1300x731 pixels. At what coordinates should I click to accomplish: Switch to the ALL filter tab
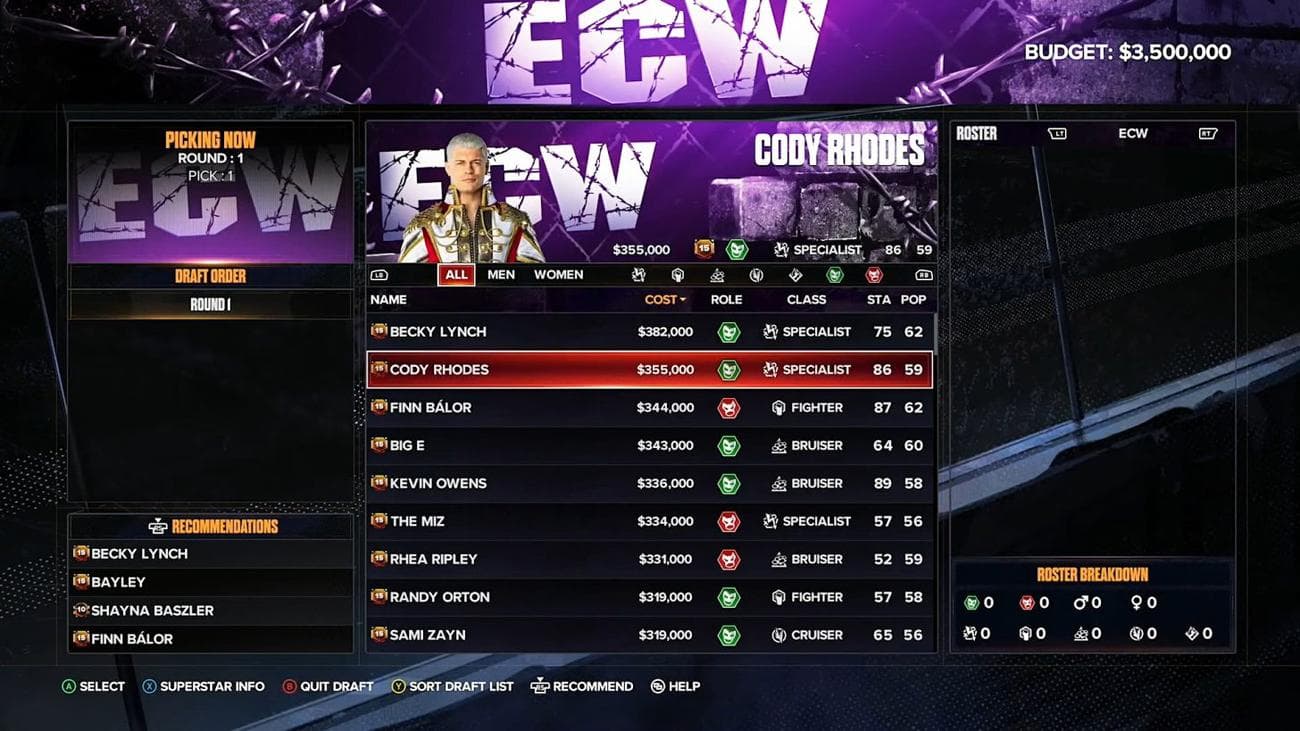point(456,275)
